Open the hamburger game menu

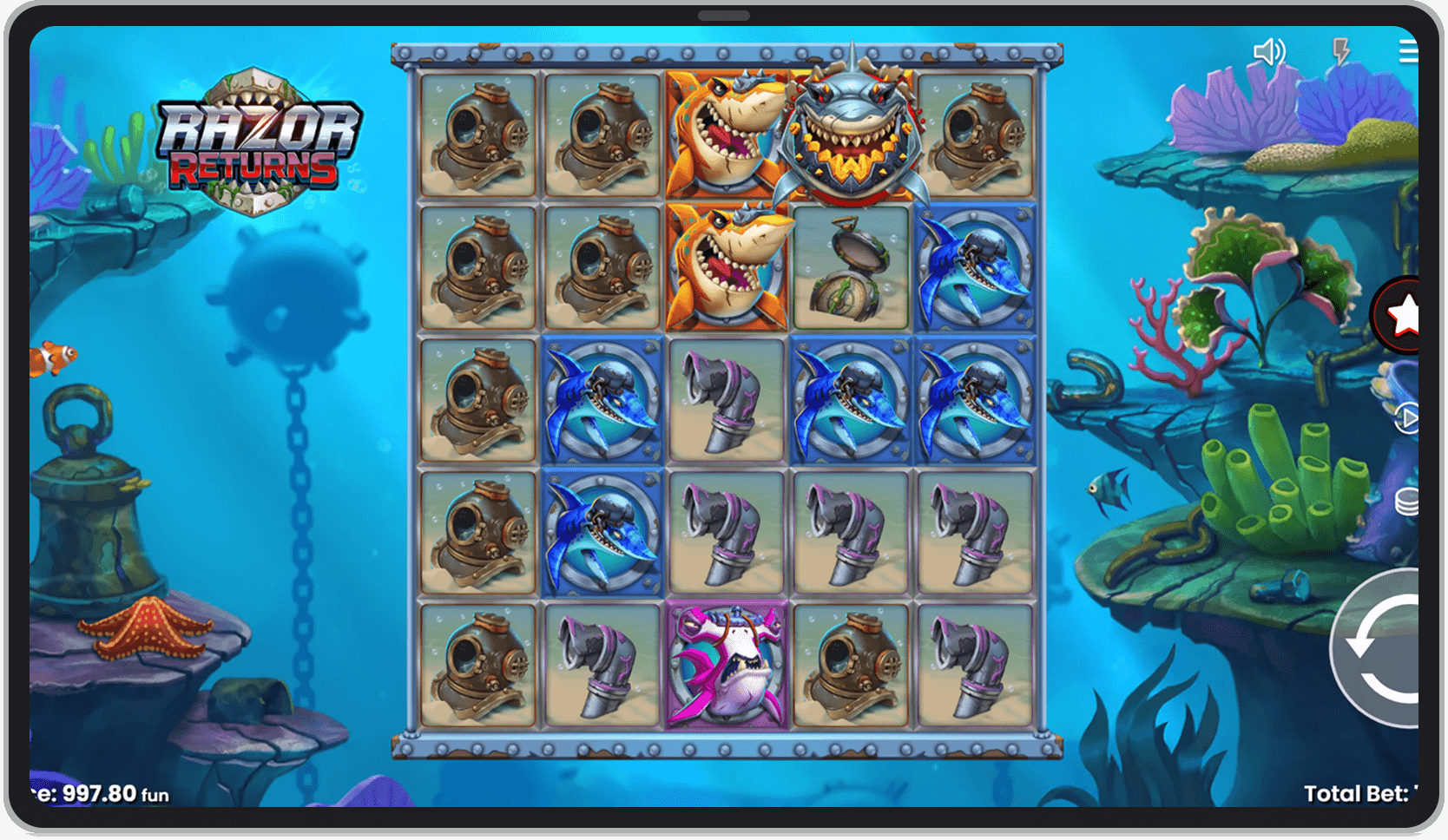click(x=1409, y=51)
